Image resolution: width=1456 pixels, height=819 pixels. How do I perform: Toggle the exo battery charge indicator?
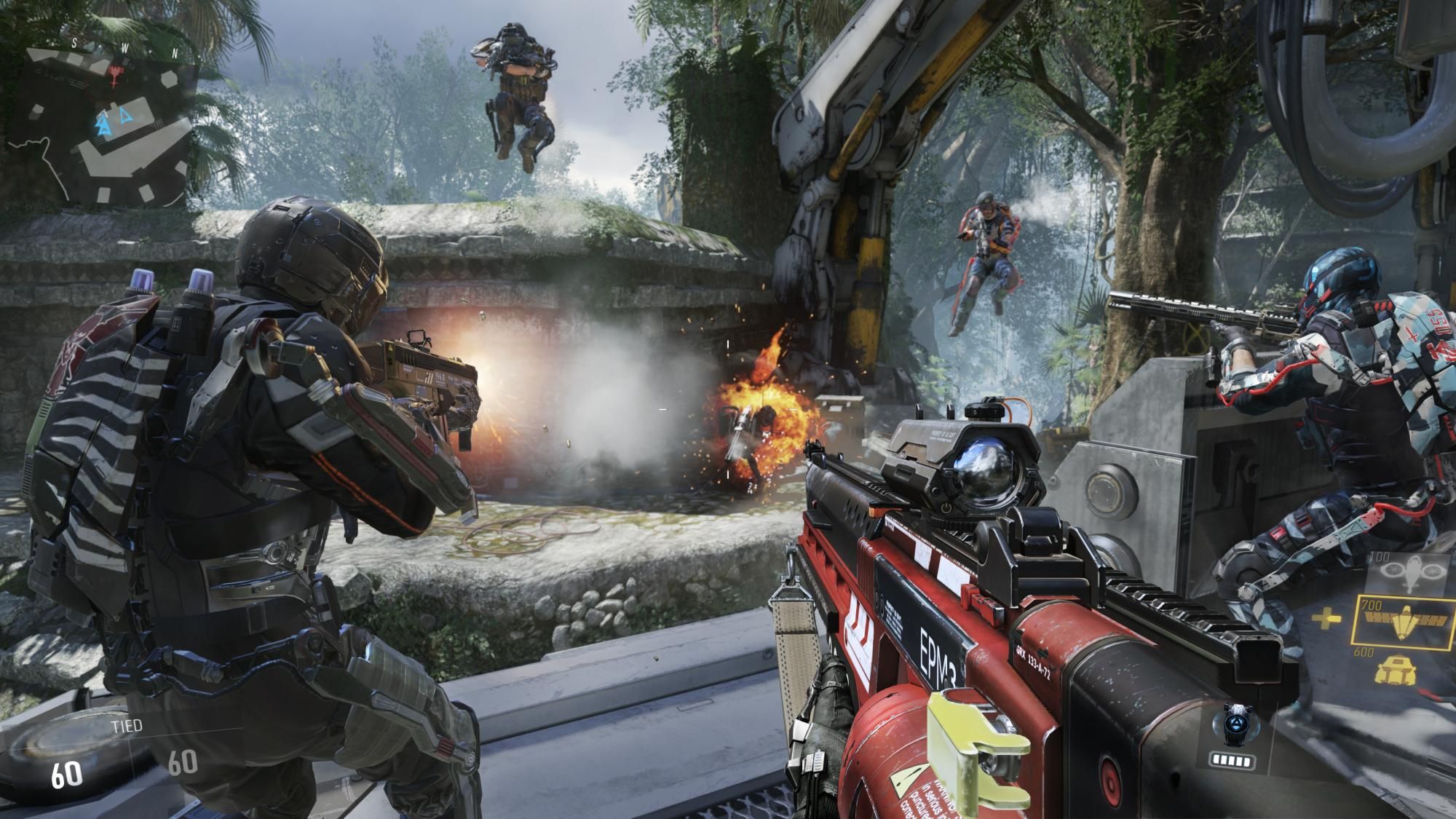click(1232, 760)
